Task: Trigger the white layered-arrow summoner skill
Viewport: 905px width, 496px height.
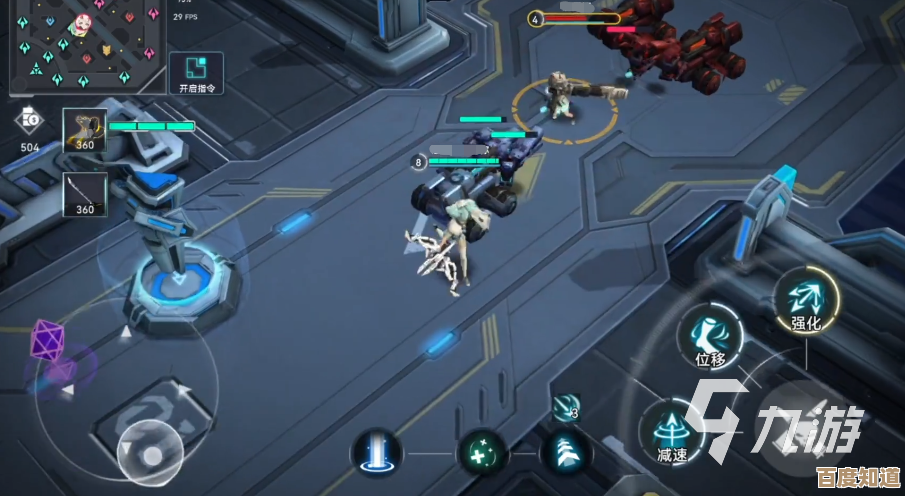Action: tap(564, 452)
